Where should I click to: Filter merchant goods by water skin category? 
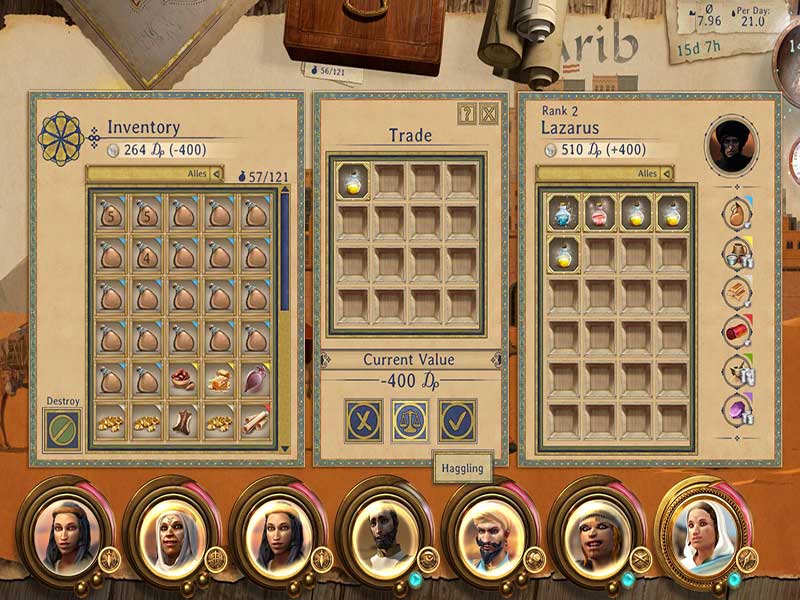coord(738,213)
